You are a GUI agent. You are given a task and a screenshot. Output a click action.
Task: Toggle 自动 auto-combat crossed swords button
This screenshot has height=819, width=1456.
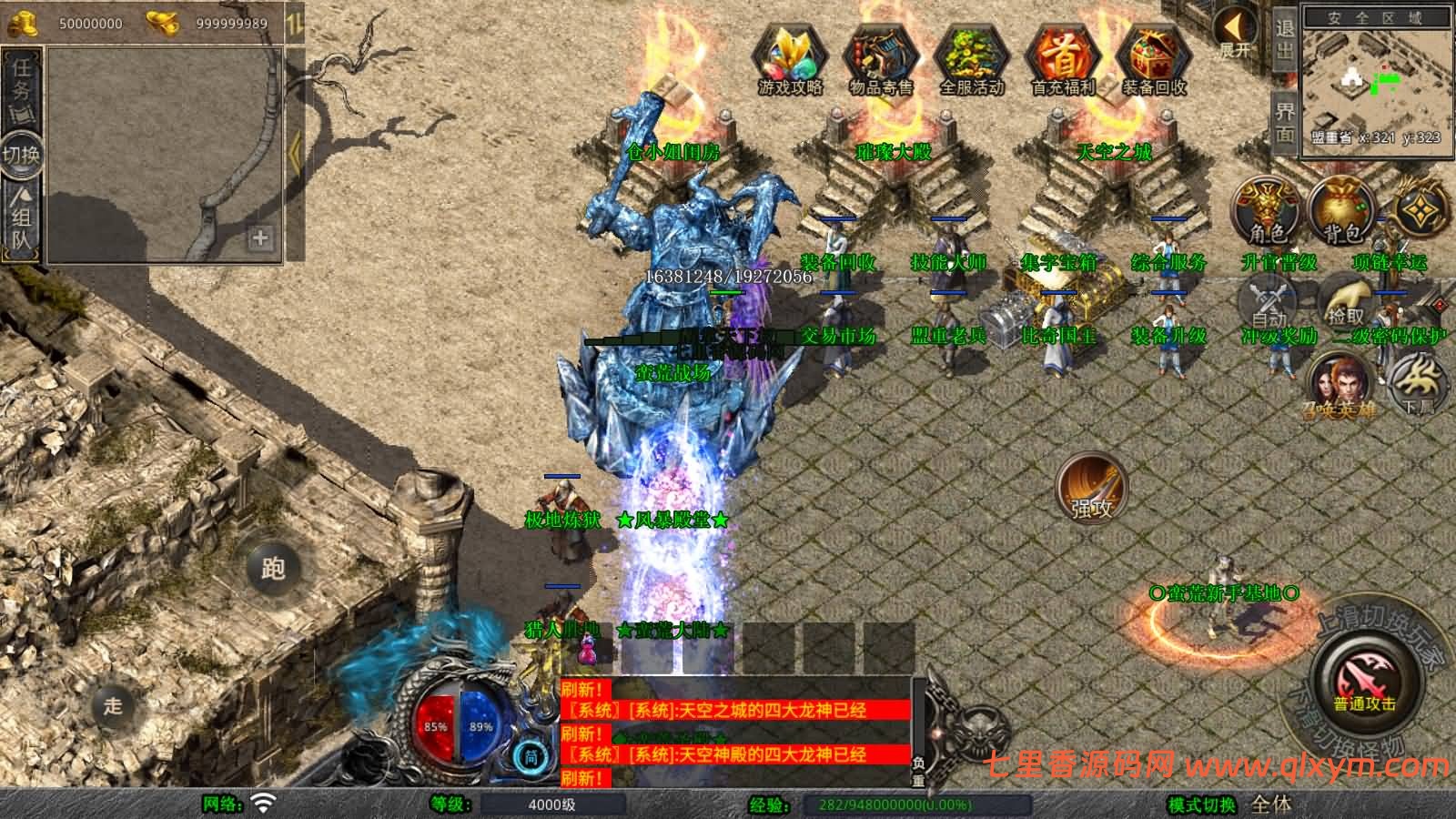click(x=1269, y=304)
